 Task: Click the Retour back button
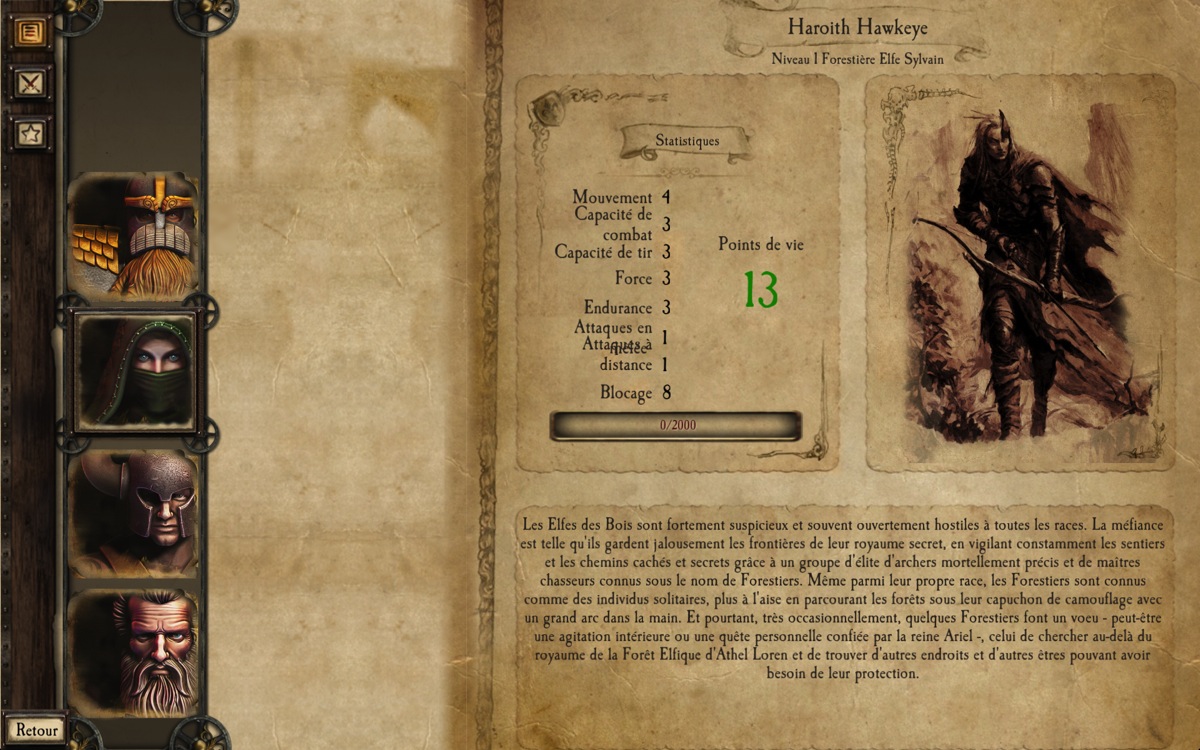(36, 730)
